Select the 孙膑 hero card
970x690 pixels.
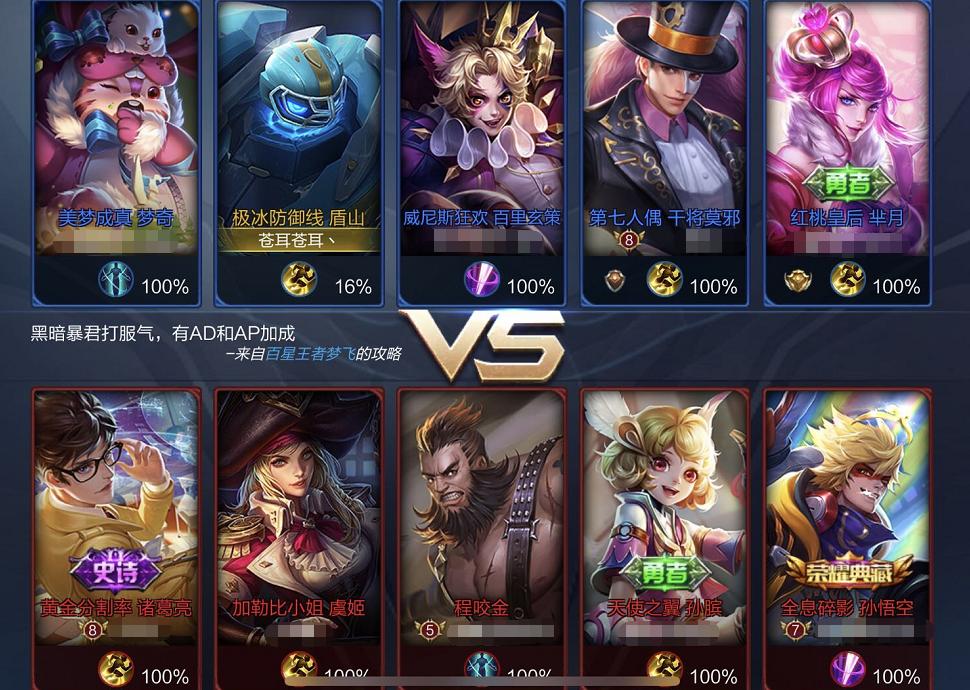pos(664,510)
